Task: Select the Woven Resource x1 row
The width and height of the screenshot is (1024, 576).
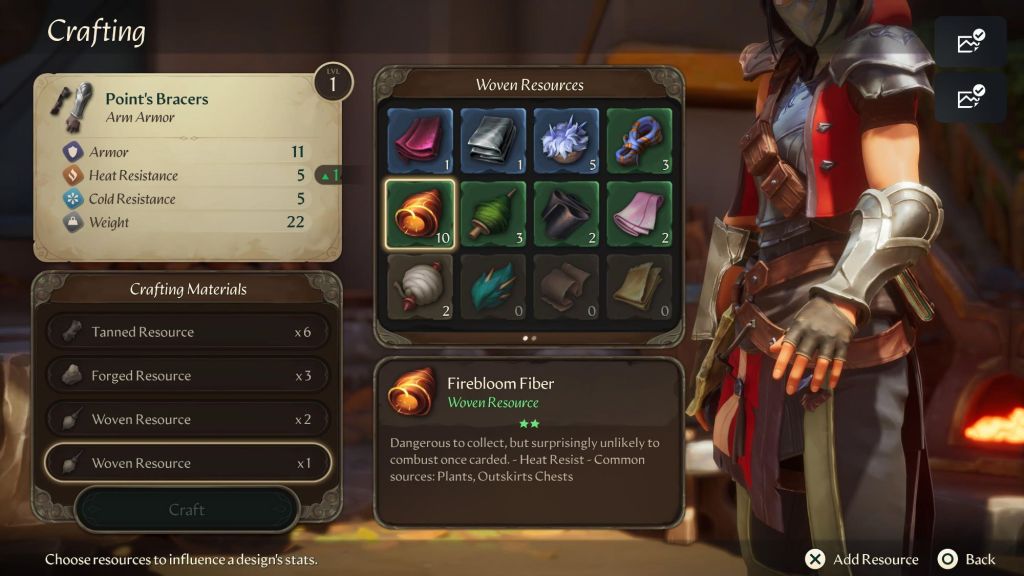Action: (187, 463)
